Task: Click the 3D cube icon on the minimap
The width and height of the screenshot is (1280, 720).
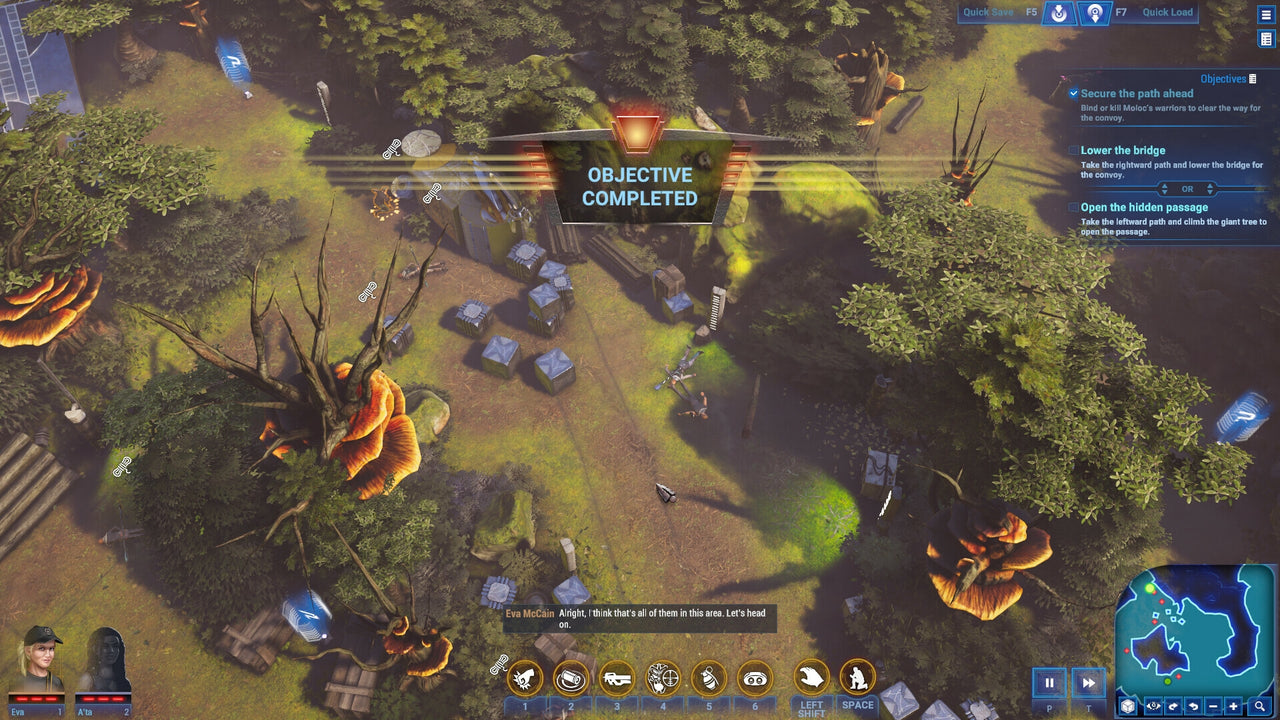Action: 1127,706
